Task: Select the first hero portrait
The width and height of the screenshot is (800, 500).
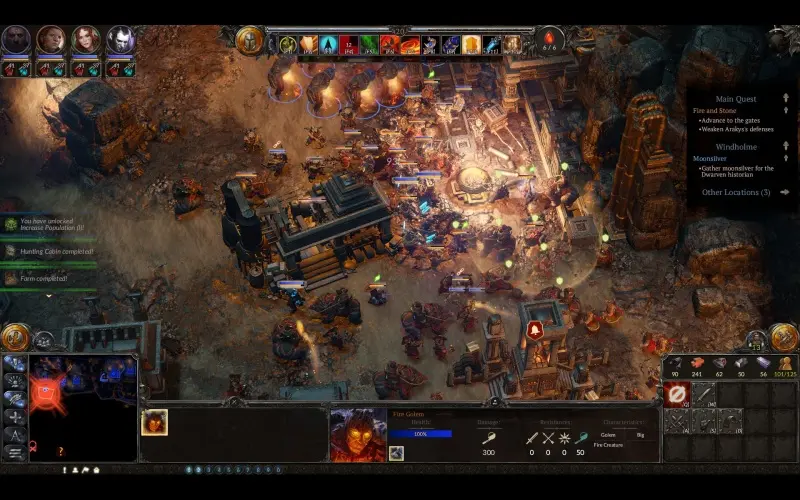Action: click(x=16, y=40)
